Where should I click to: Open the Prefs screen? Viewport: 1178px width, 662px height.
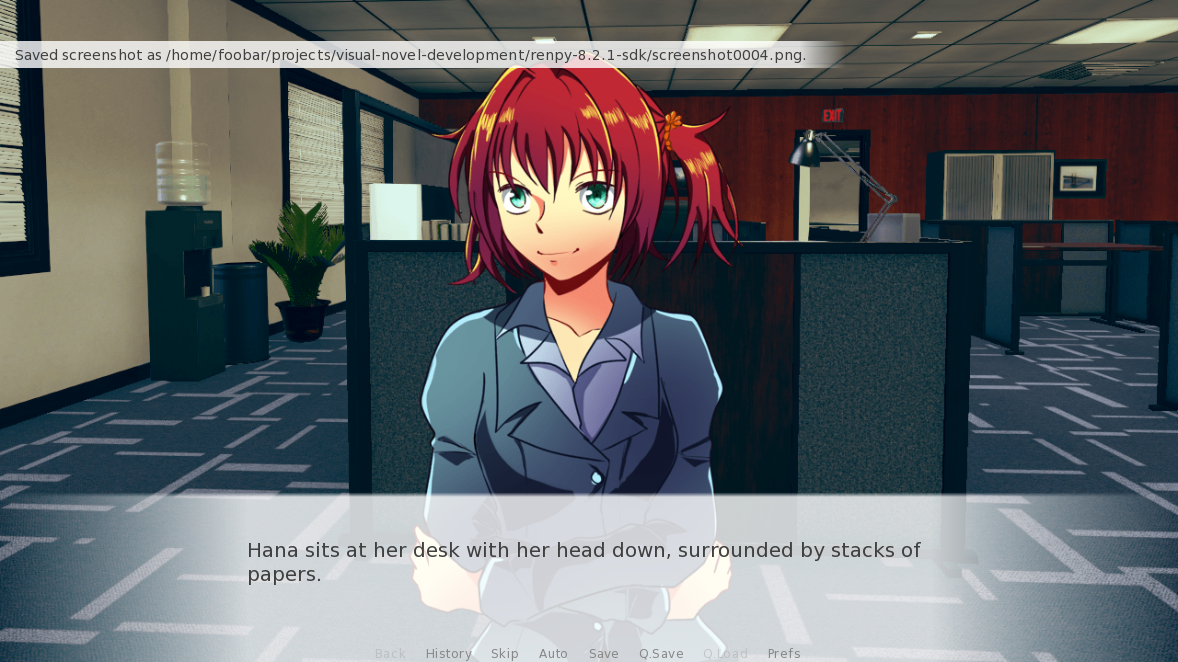coord(784,653)
